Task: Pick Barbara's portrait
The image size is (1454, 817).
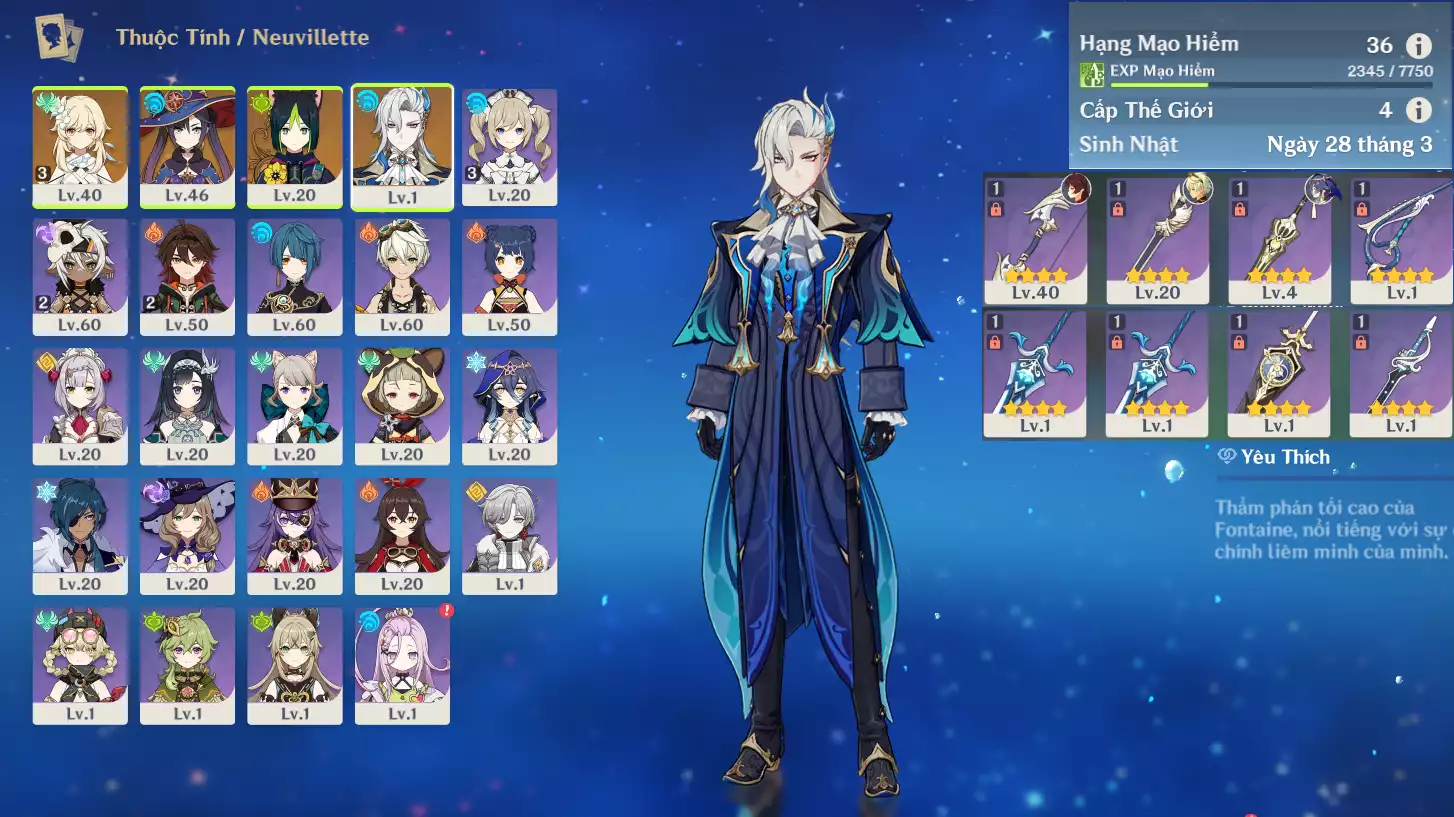Action: click(x=509, y=146)
